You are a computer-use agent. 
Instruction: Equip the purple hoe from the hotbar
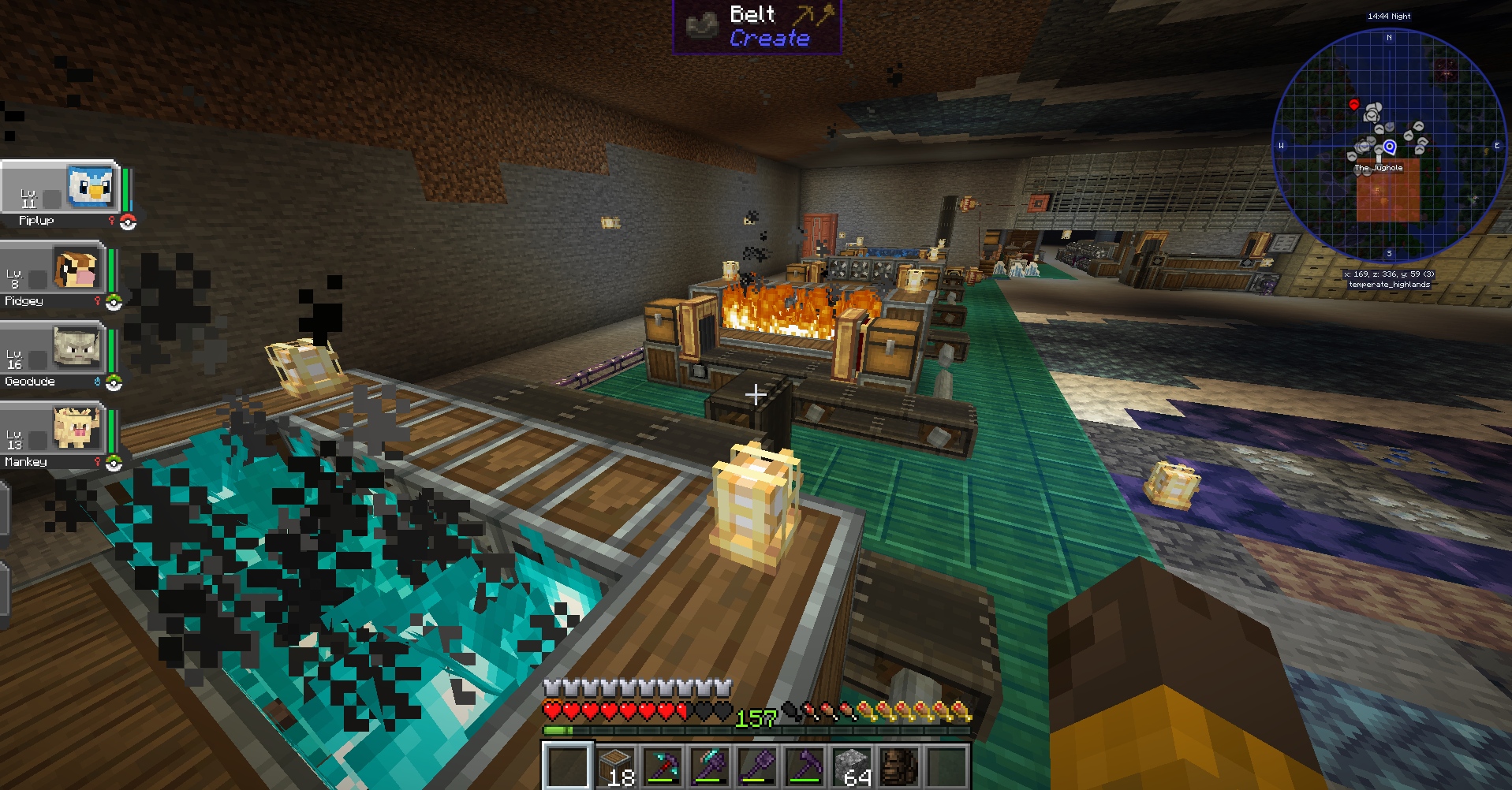pyautogui.click(x=805, y=766)
